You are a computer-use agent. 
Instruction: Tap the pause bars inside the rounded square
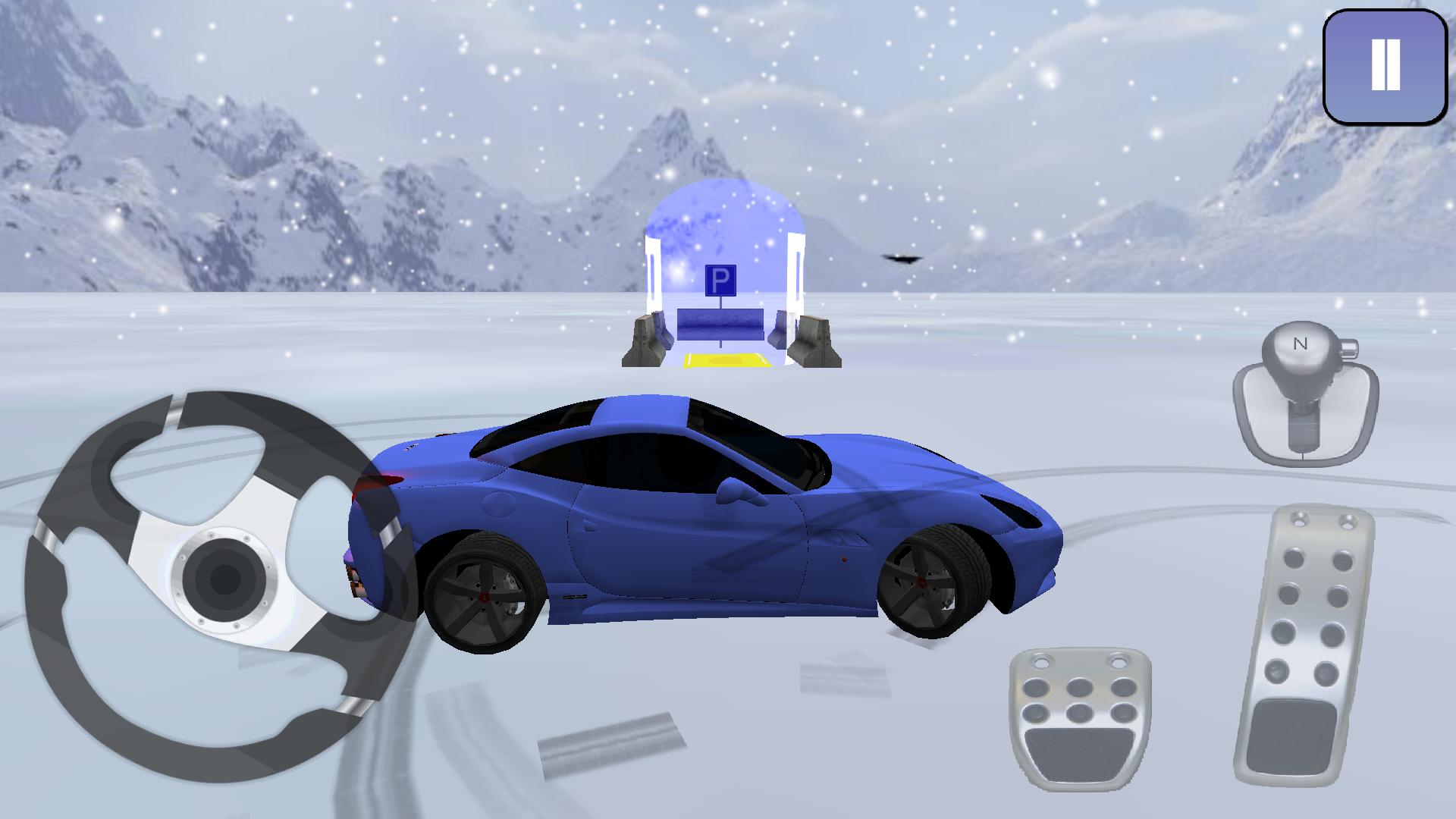(x=1385, y=64)
